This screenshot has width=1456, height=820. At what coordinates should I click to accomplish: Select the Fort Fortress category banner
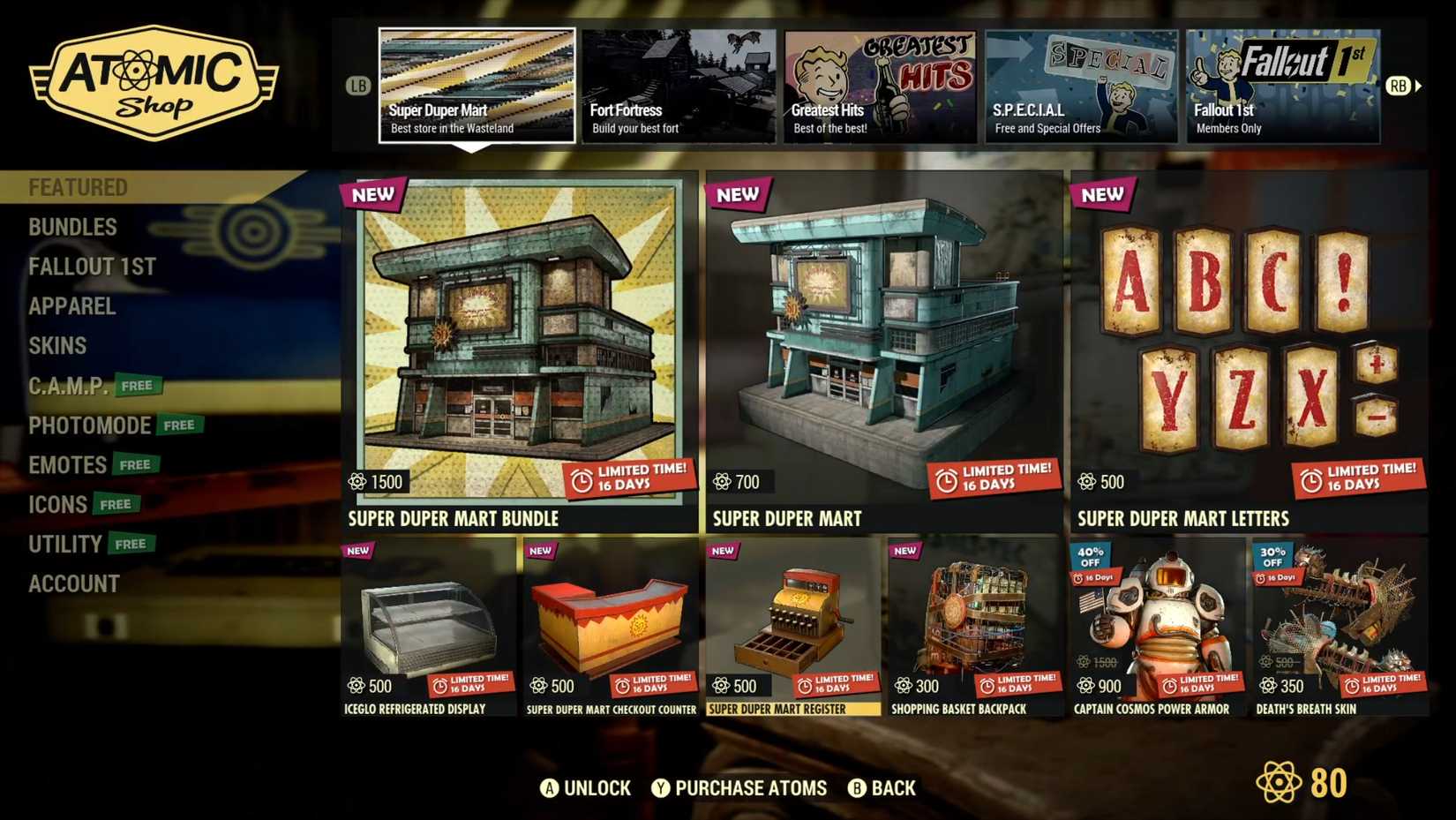tap(679, 84)
